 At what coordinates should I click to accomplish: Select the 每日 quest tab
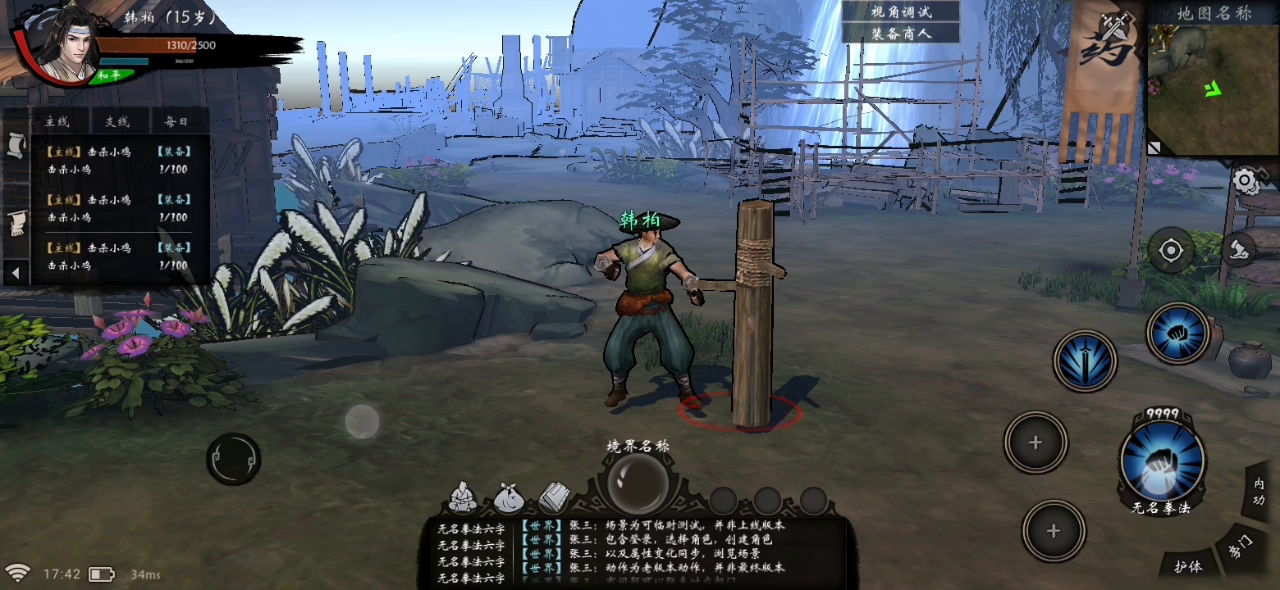click(176, 122)
